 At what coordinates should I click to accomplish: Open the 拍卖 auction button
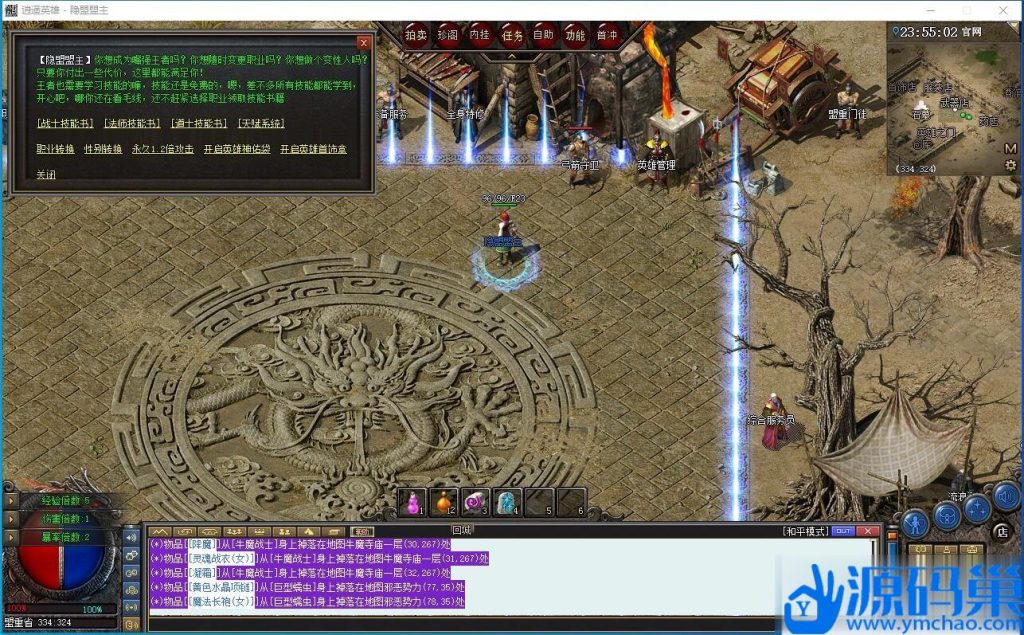tap(416, 35)
